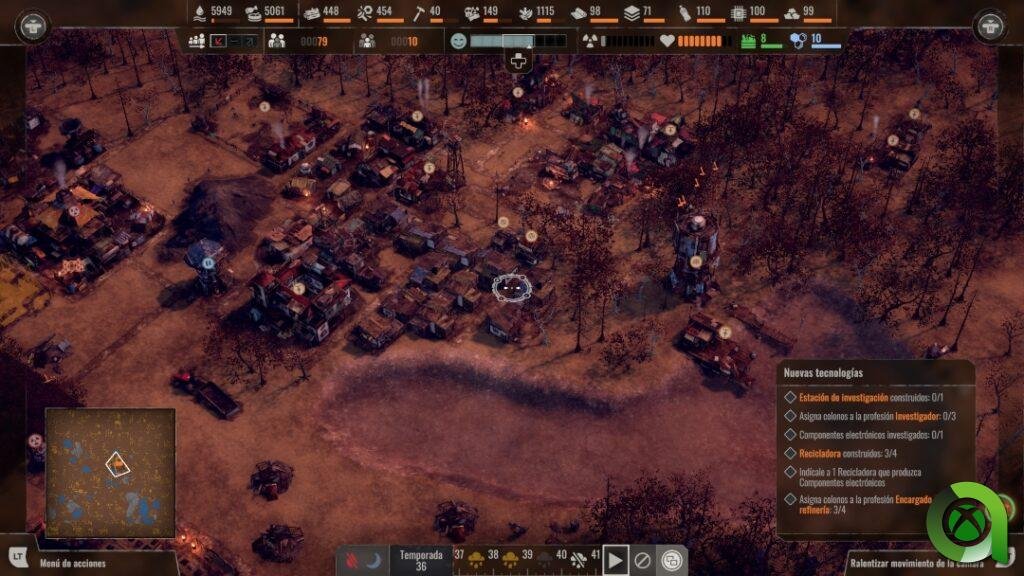
Task: Expand the plus tab under the happiness bar
Action: (518, 62)
